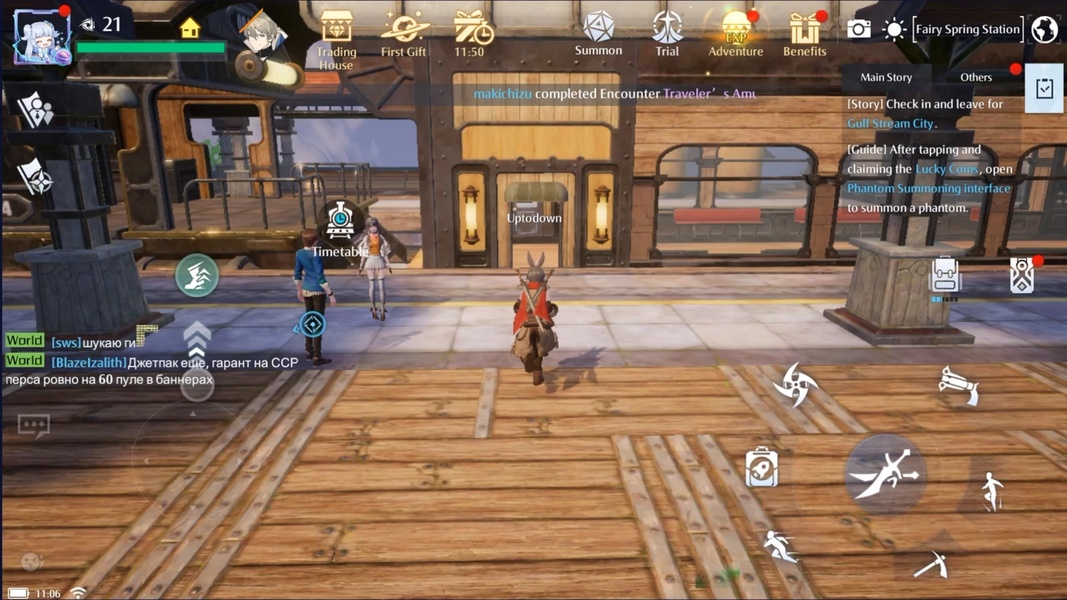Screen dimensions: 1067x600
Task: Open the Trading House shop
Action: 336,38
